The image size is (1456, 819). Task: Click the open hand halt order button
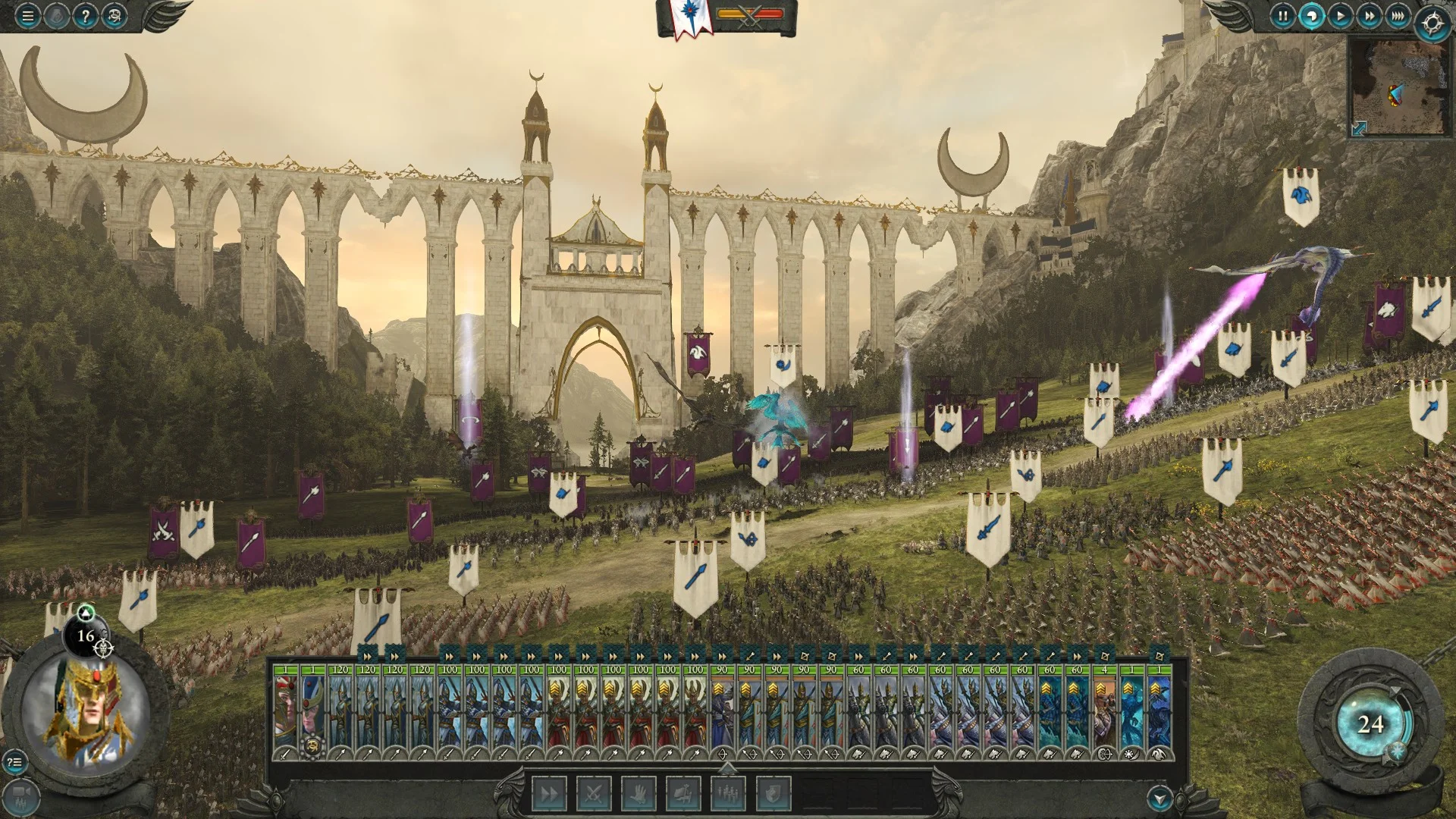(x=639, y=794)
